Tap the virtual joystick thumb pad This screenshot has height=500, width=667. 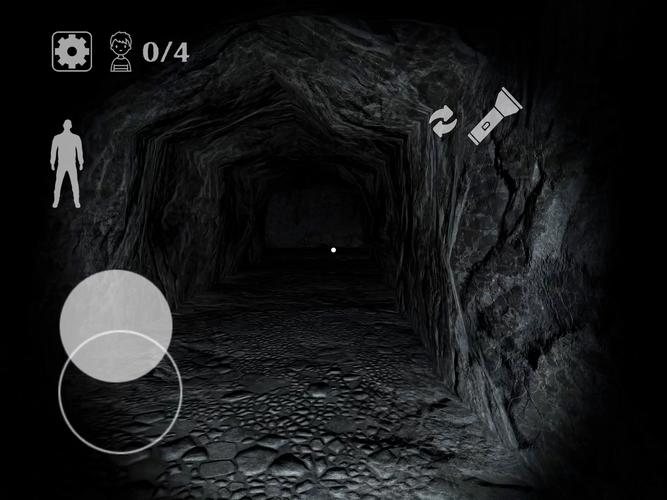(116, 325)
